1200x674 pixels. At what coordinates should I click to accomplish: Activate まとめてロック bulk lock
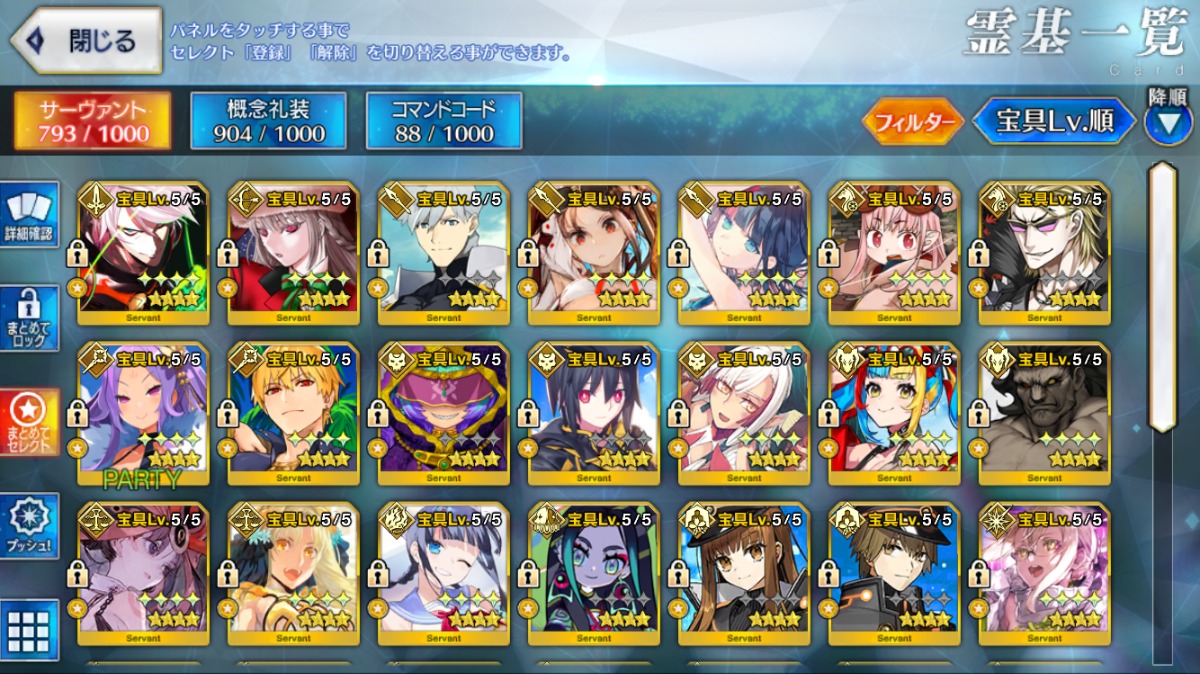pos(28,317)
